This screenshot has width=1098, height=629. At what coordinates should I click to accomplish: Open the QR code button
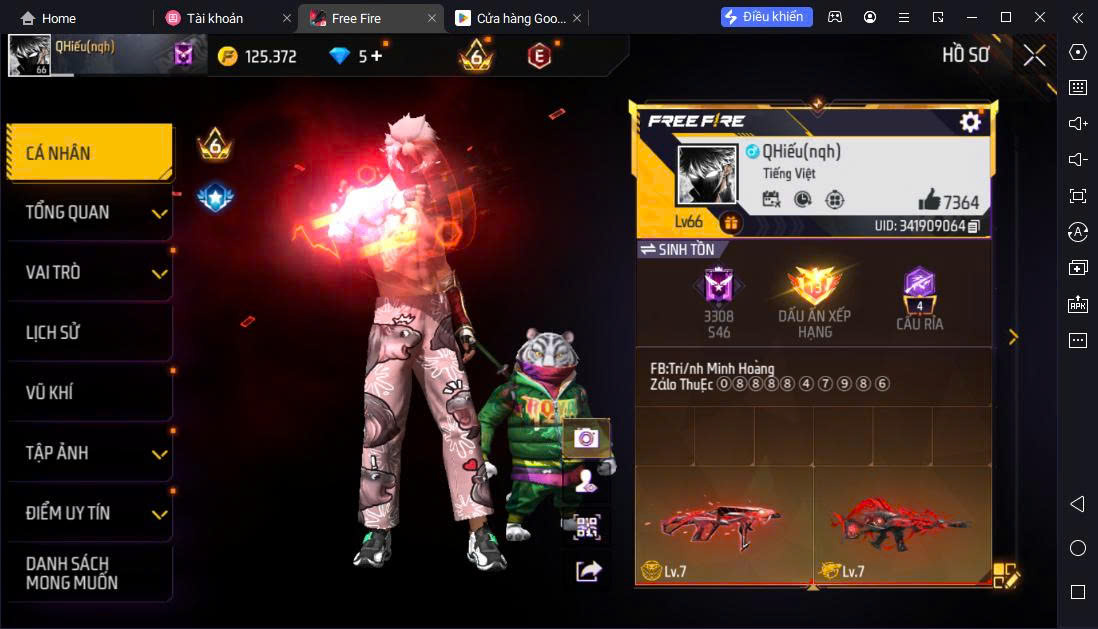(x=586, y=527)
